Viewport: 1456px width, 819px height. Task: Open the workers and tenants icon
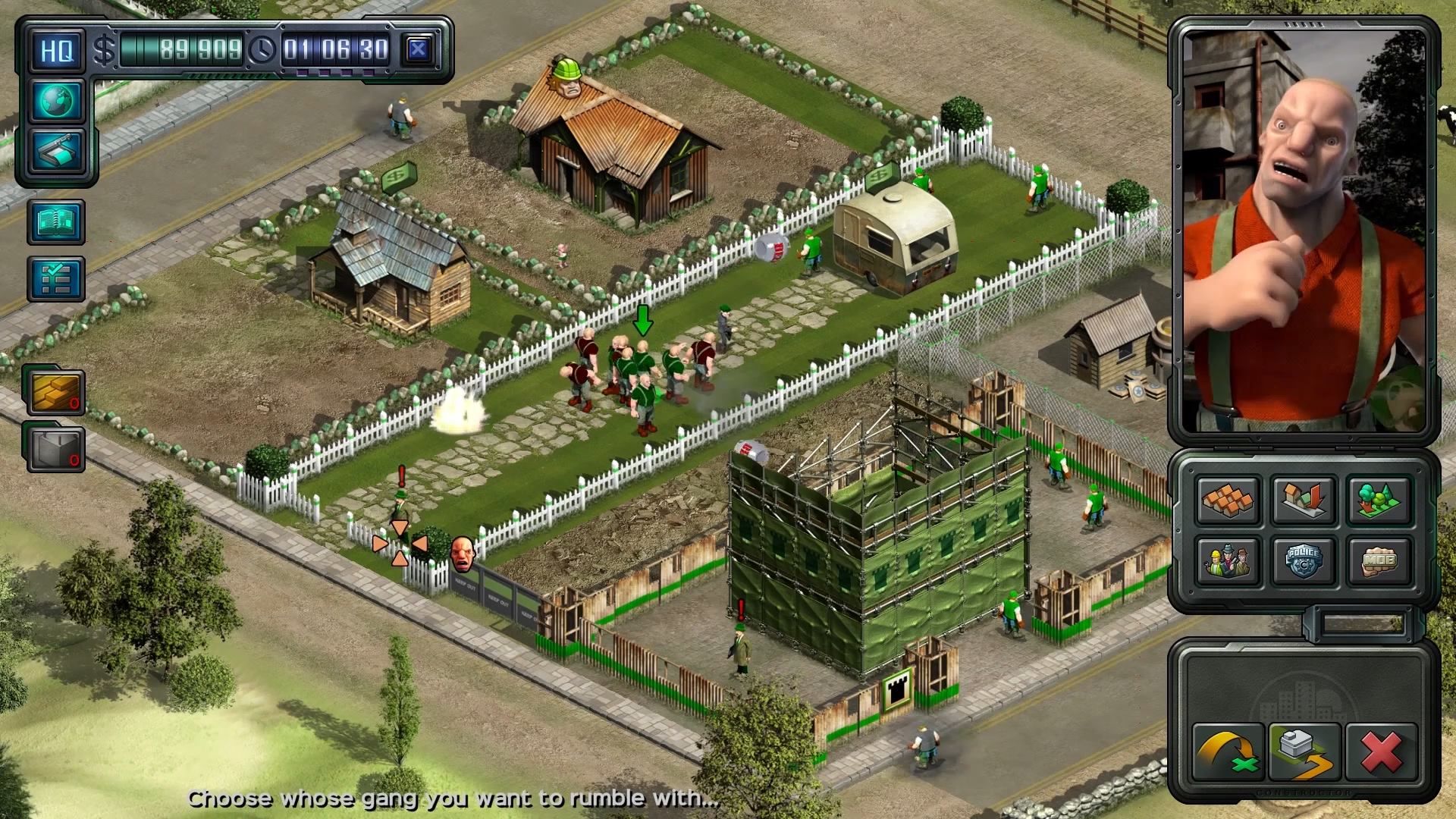click(x=1228, y=561)
